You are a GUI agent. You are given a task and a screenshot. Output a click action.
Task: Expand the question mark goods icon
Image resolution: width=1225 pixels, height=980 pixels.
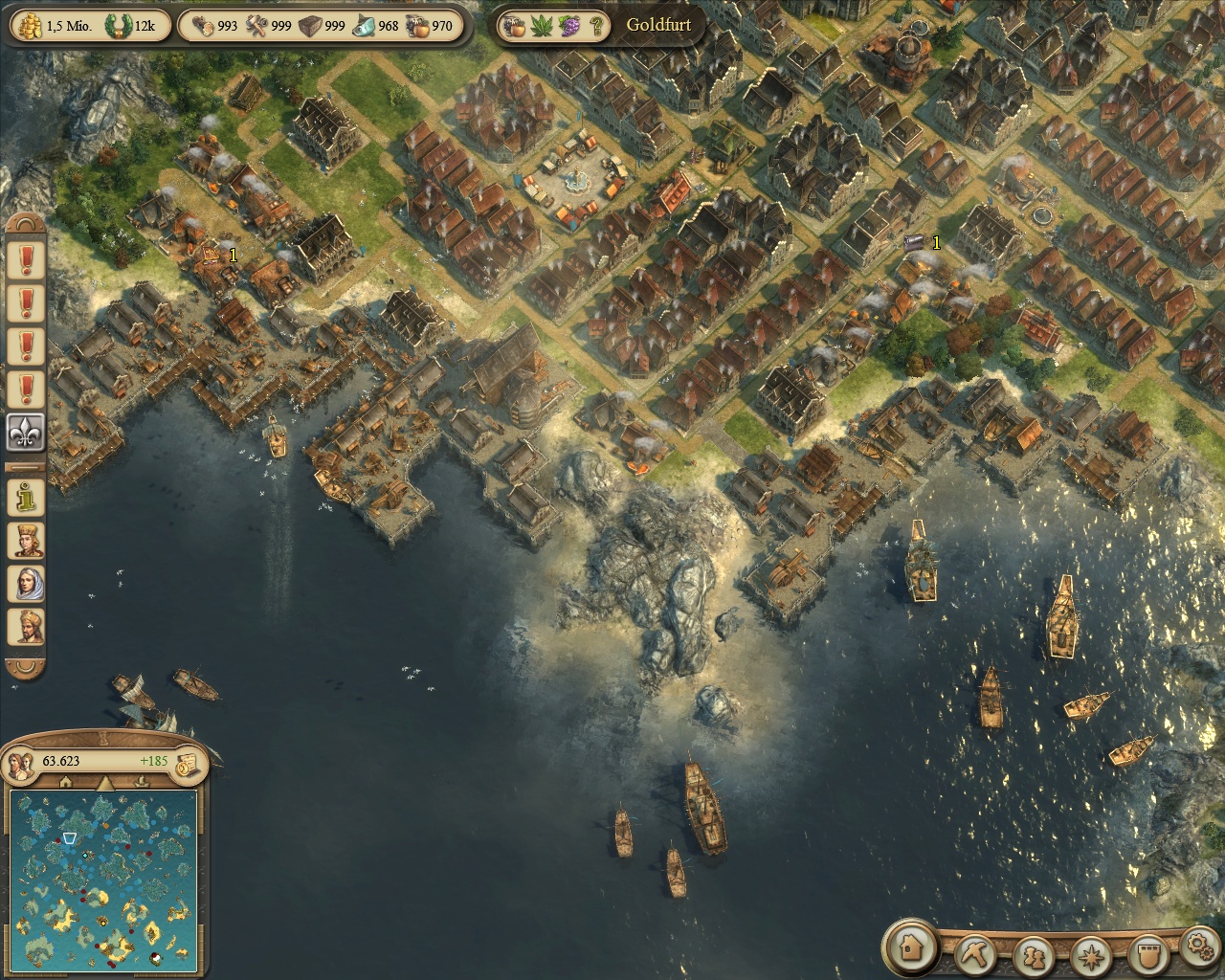(x=596, y=26)
